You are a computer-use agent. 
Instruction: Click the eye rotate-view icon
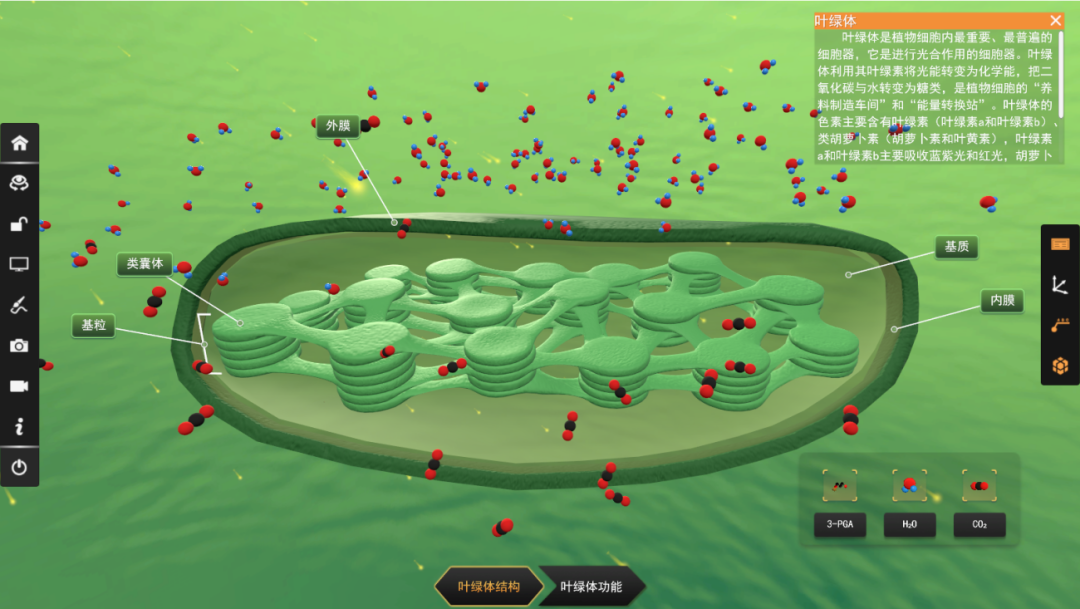(19, 183)
